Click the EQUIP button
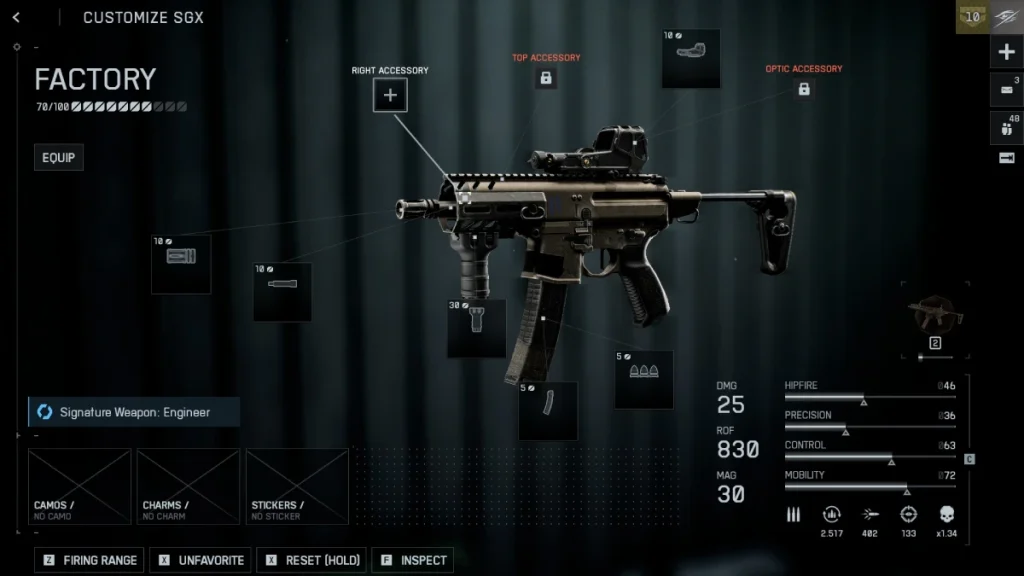 coord(58,158)
